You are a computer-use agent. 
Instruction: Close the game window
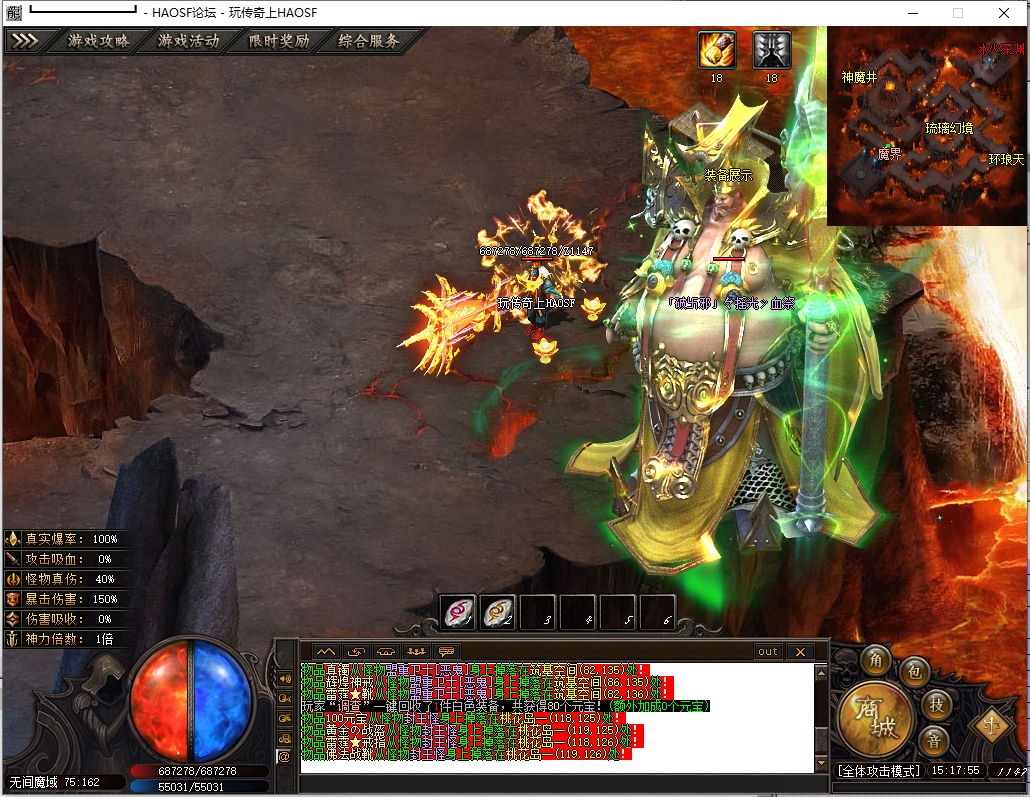pyautogui.click(x=1004, y=13)
